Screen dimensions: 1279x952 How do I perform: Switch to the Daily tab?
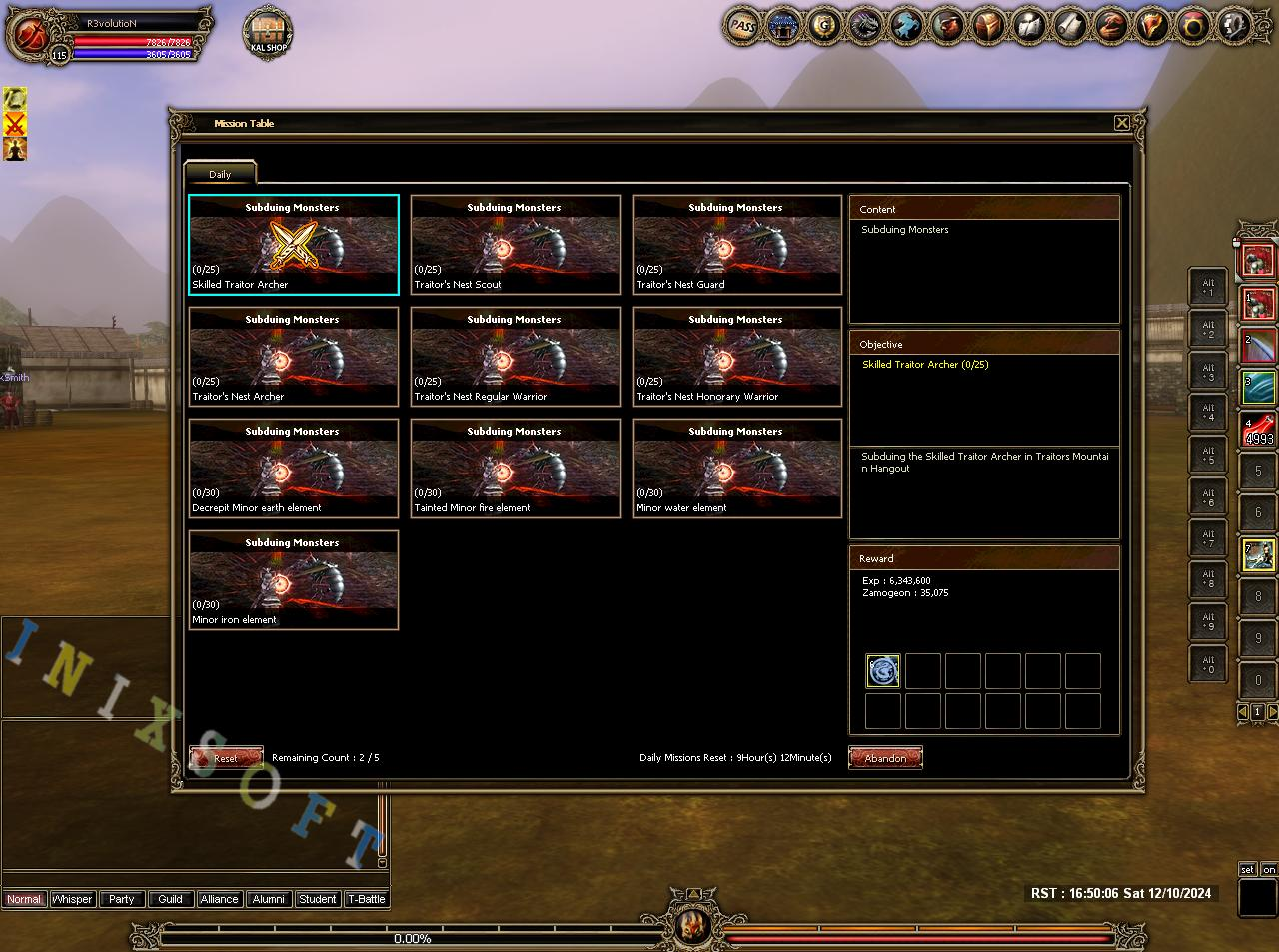click(220, 174)
